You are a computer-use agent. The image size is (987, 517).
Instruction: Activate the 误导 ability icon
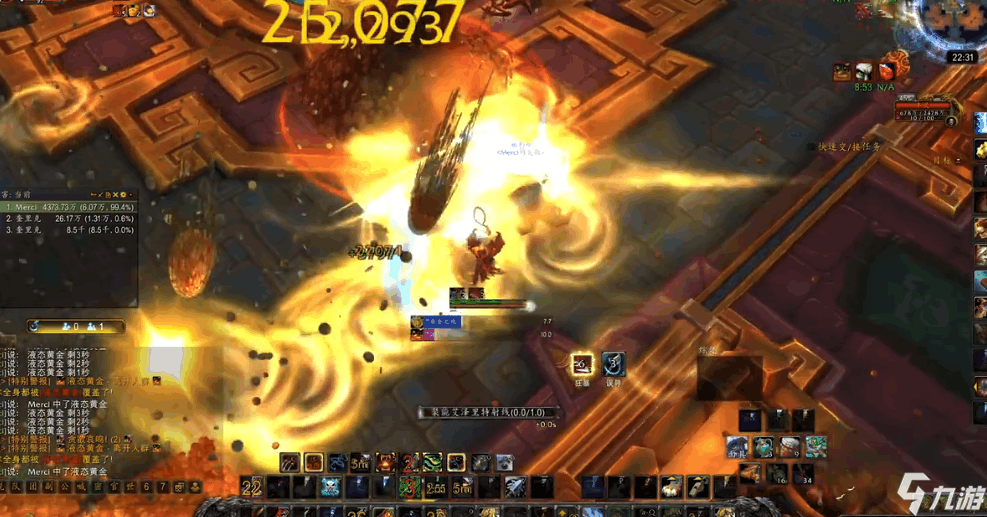pyautogui.click(x=613, y=364)
